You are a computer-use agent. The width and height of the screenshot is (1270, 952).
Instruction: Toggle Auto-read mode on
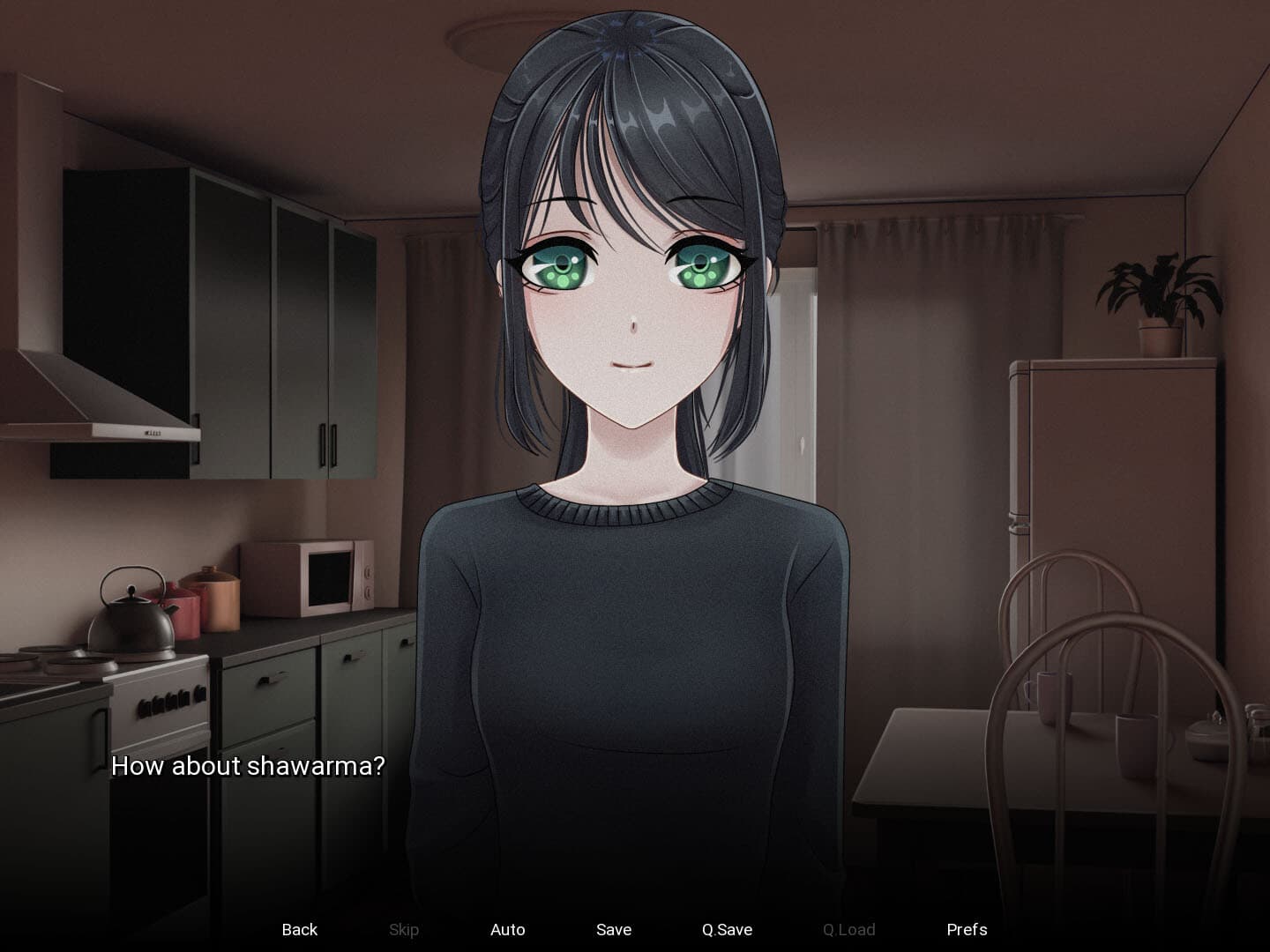(508, 929)
